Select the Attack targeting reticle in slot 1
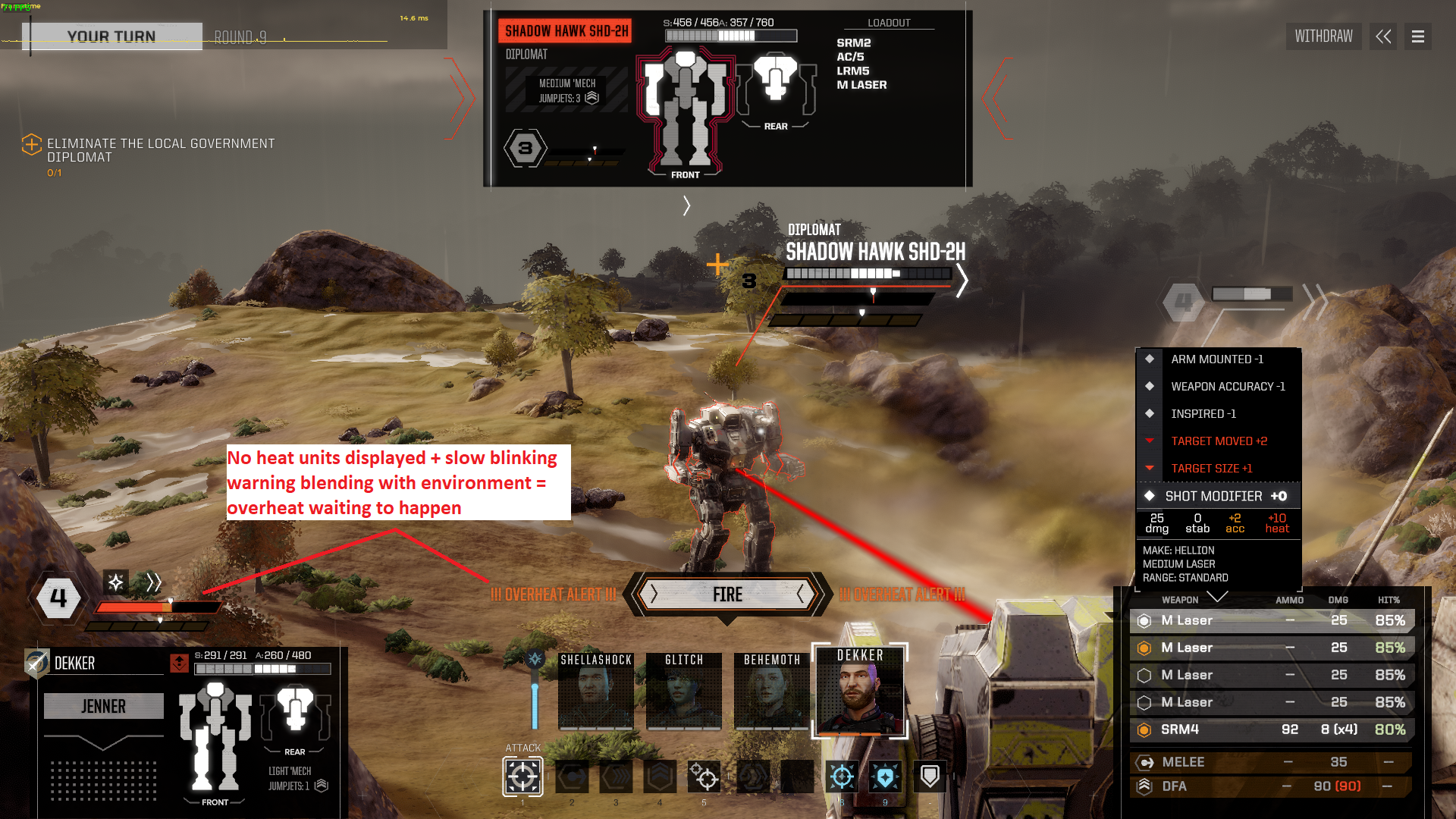Screen dimensions: 1456x819 [522, 776]
